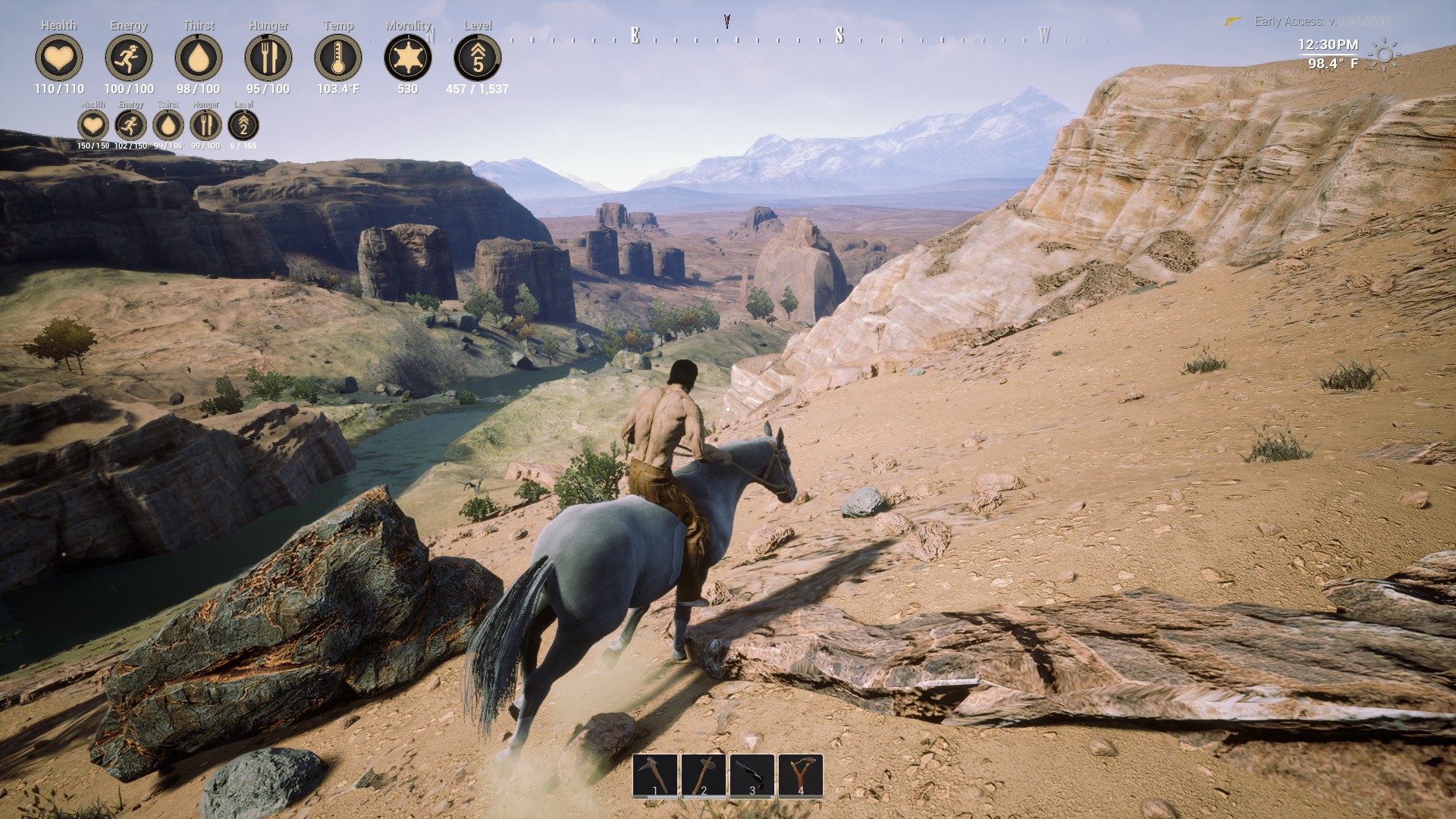Click the horse's small heart Health icon
Viewport: 1456px width, 819px height.
pyautogui.click(x=91, y=126)
